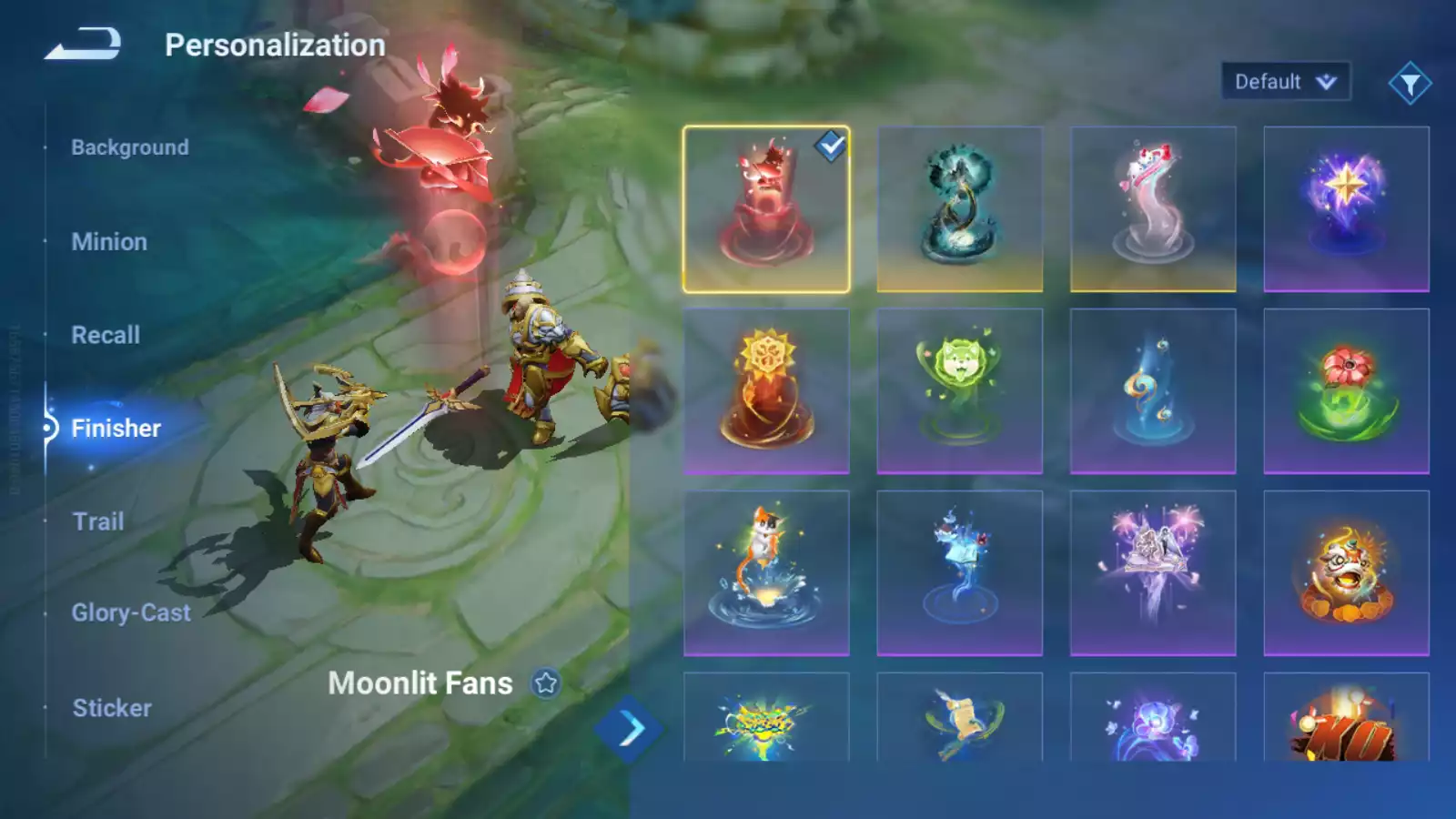Go back using the return arrow
This screenshot has height=819, width=1456.
(x=84, y=44)
